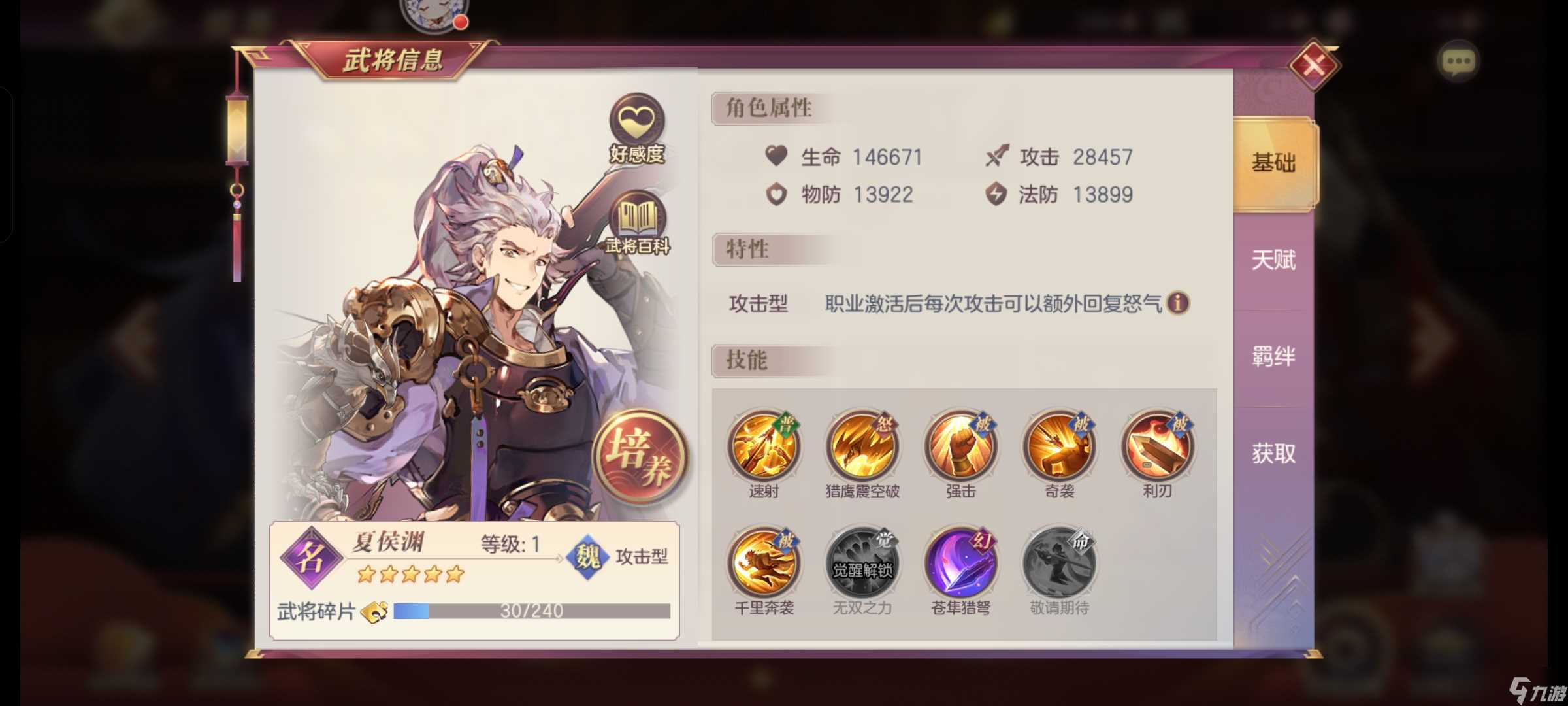Switch to the 获取 acquisition tab
1568x706 pixels.
tap(1272, 452)
